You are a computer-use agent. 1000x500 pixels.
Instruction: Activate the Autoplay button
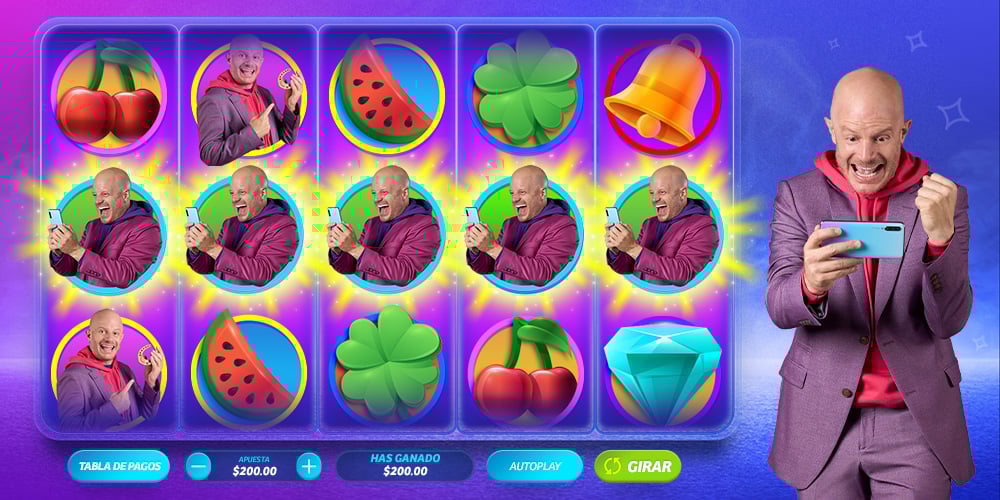coord(534,466)
